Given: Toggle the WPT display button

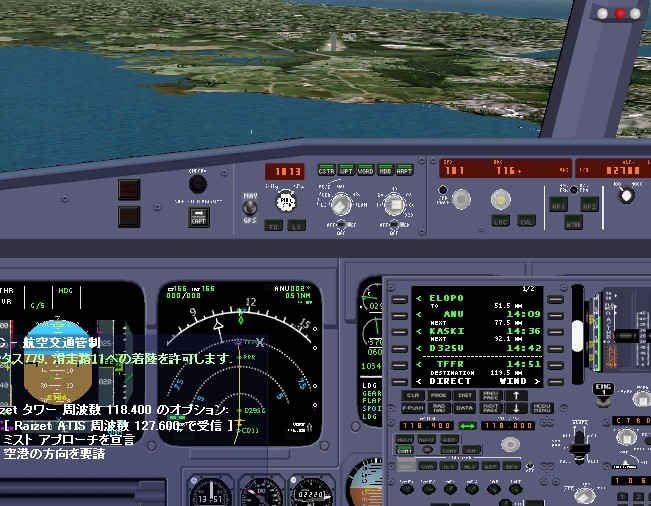Looking at the screenshot, I should [346, 170].
